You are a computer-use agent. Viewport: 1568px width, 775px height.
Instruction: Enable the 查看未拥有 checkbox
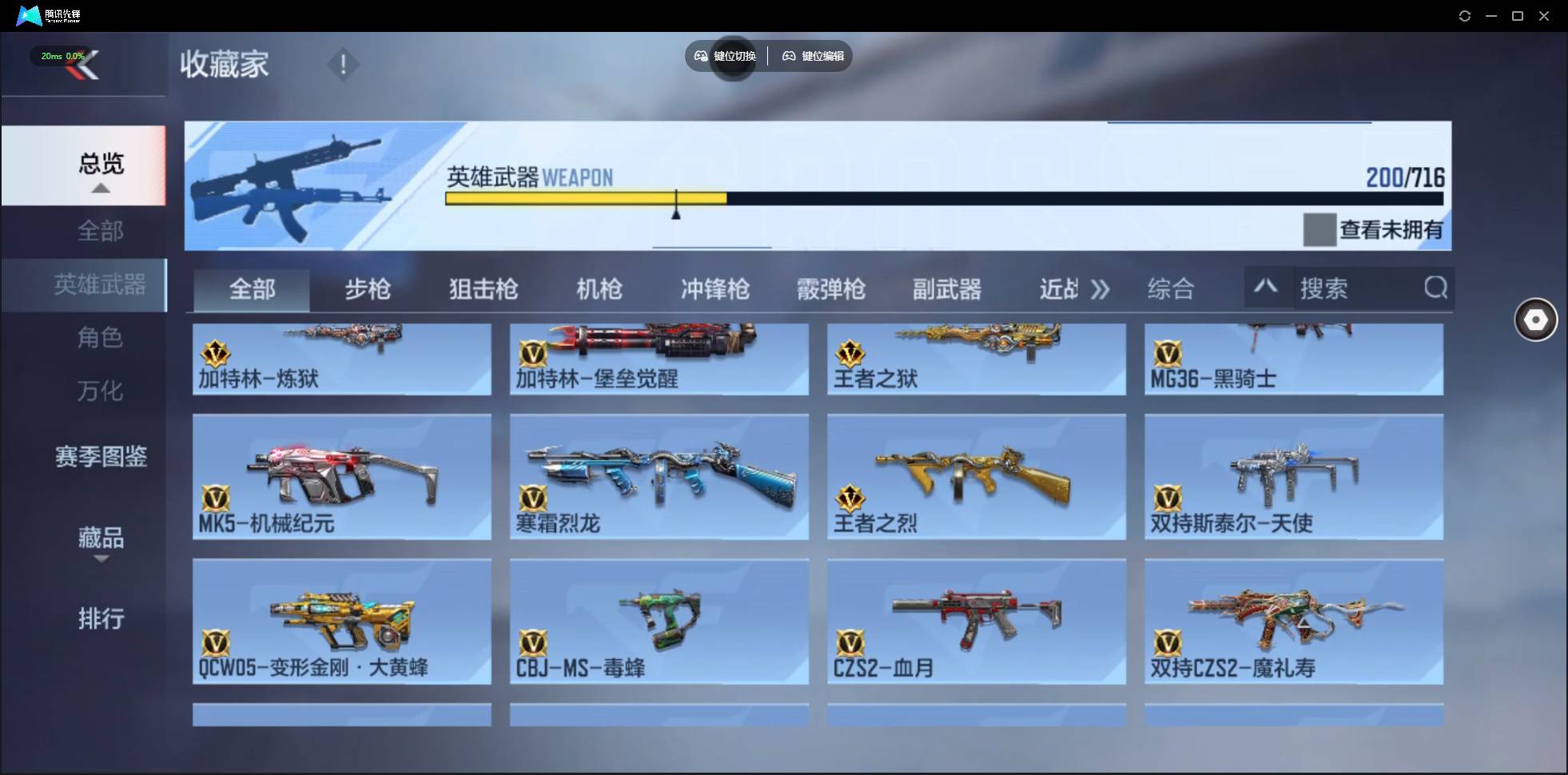[x=1320, y=230]
